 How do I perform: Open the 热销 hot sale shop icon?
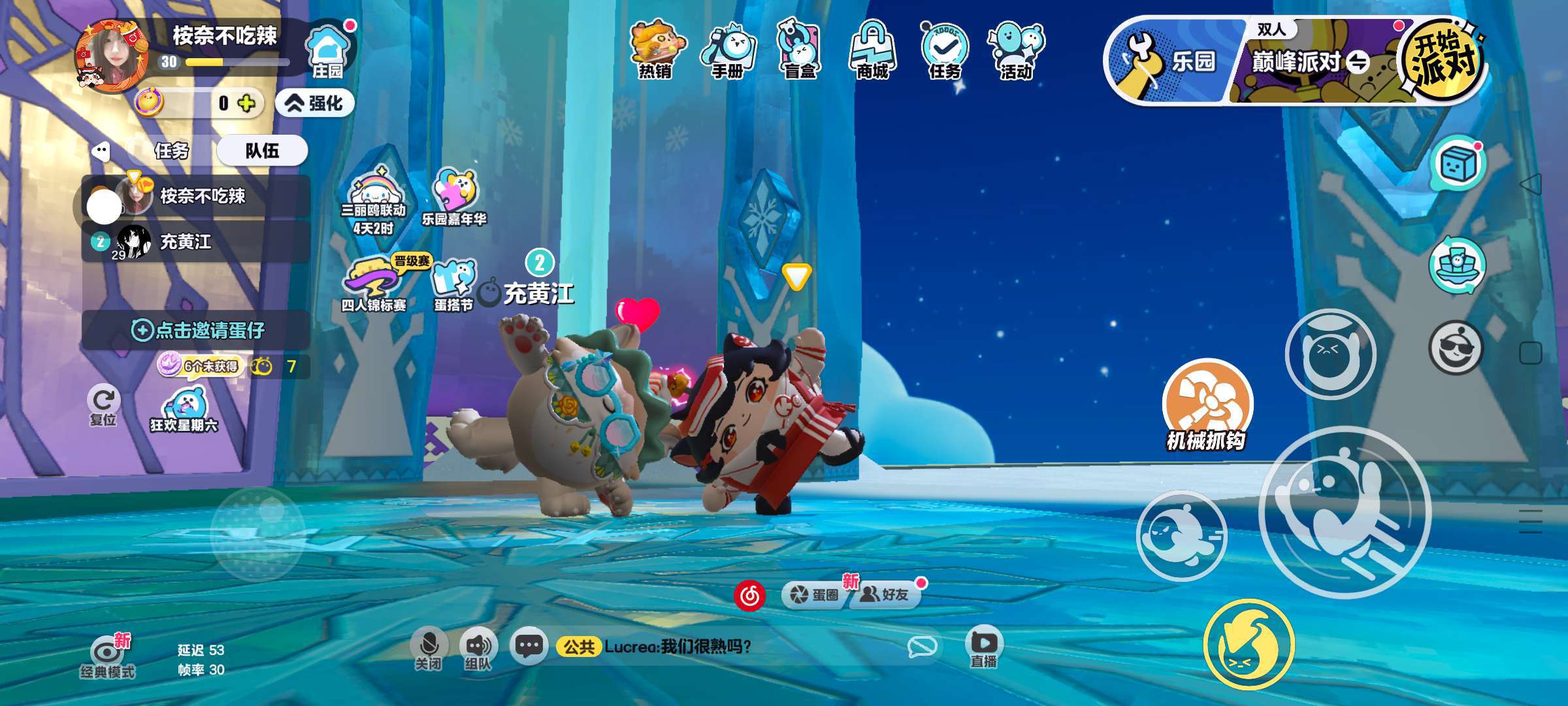tap(656, 49)
